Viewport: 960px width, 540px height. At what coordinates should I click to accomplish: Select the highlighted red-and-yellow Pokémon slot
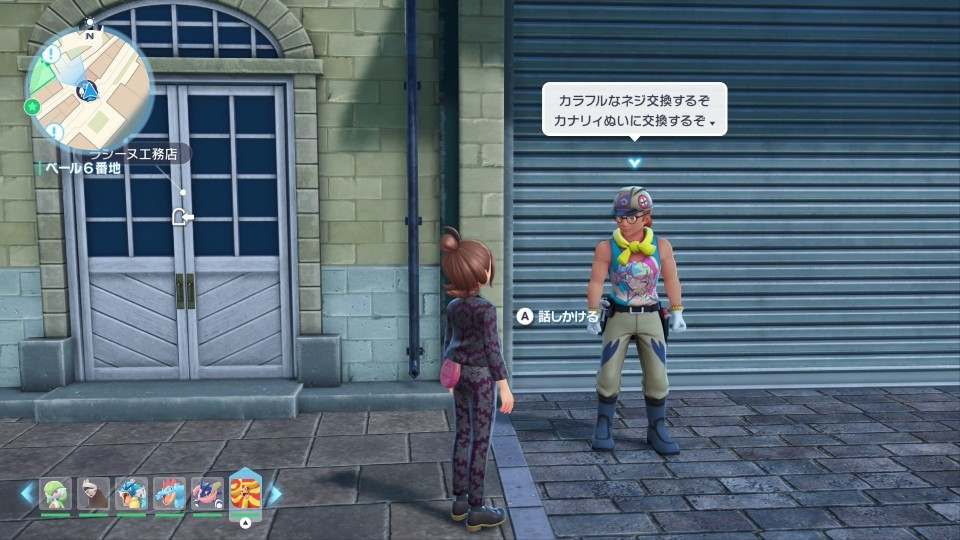click(245, 494)
